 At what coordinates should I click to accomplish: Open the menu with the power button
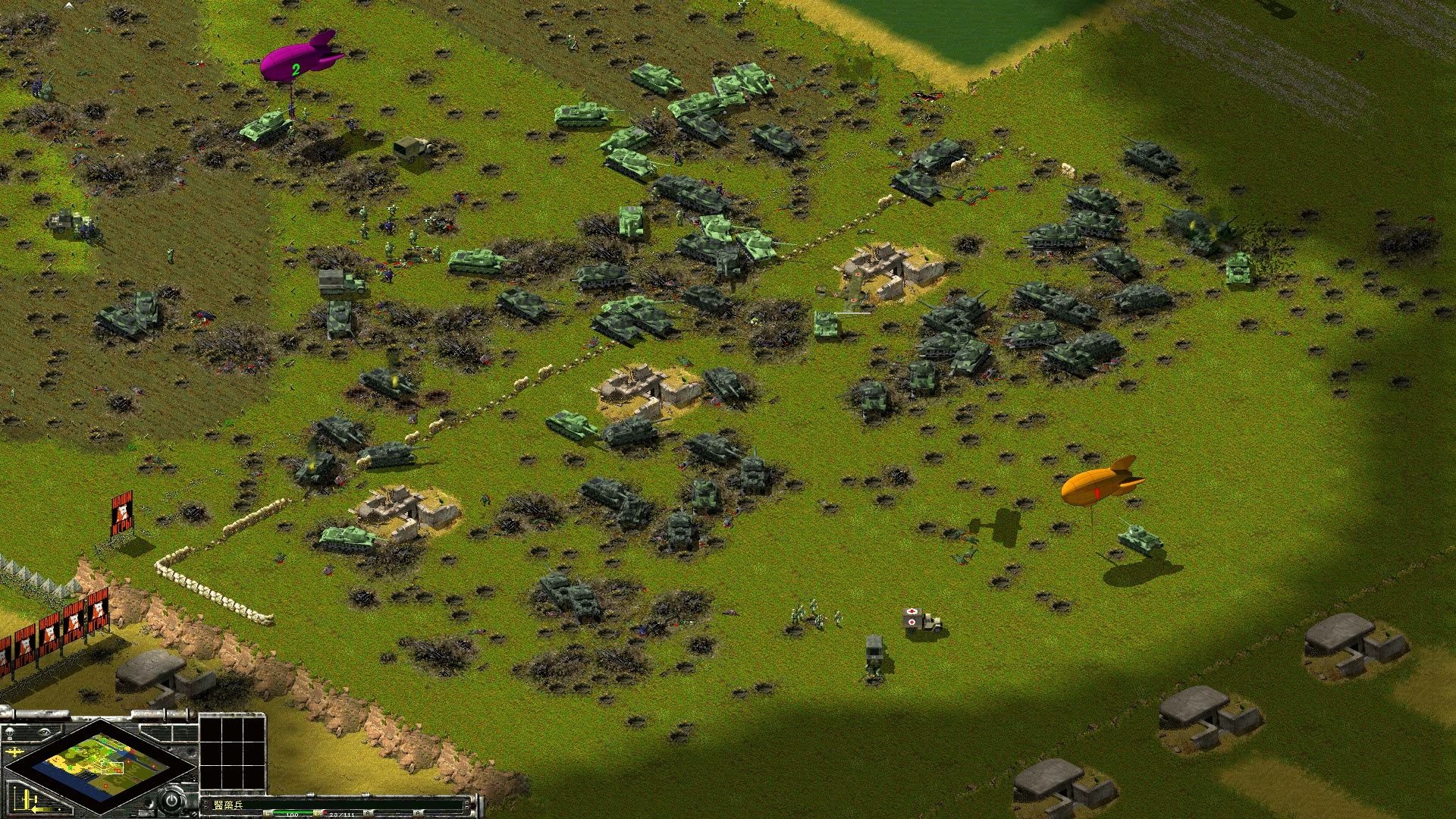[x=173, y=801]
